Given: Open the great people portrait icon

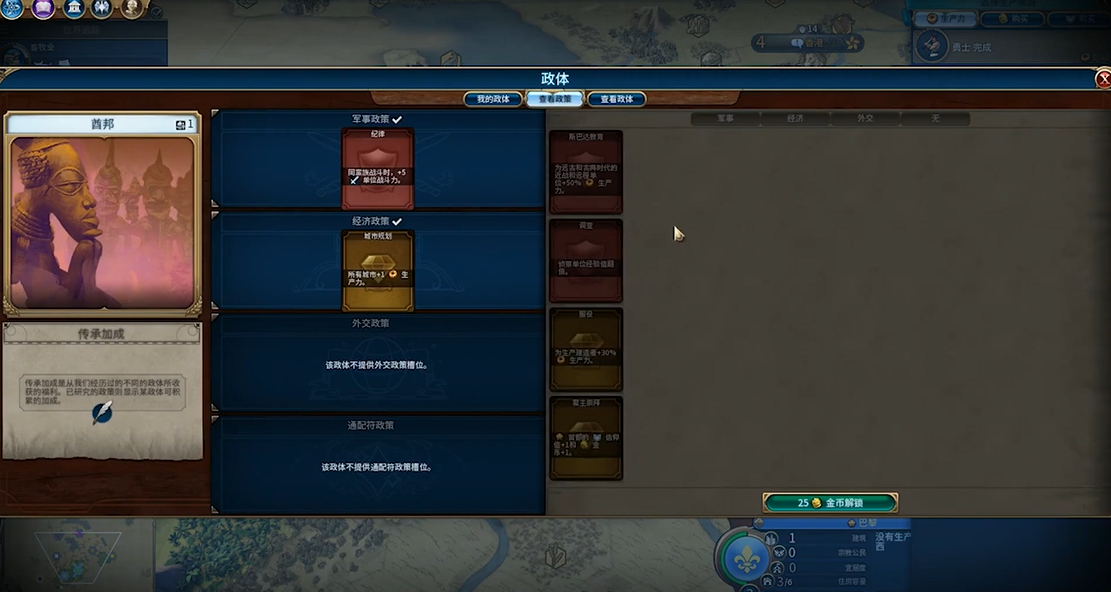Looking at the screenshot, I should [132, 8].
